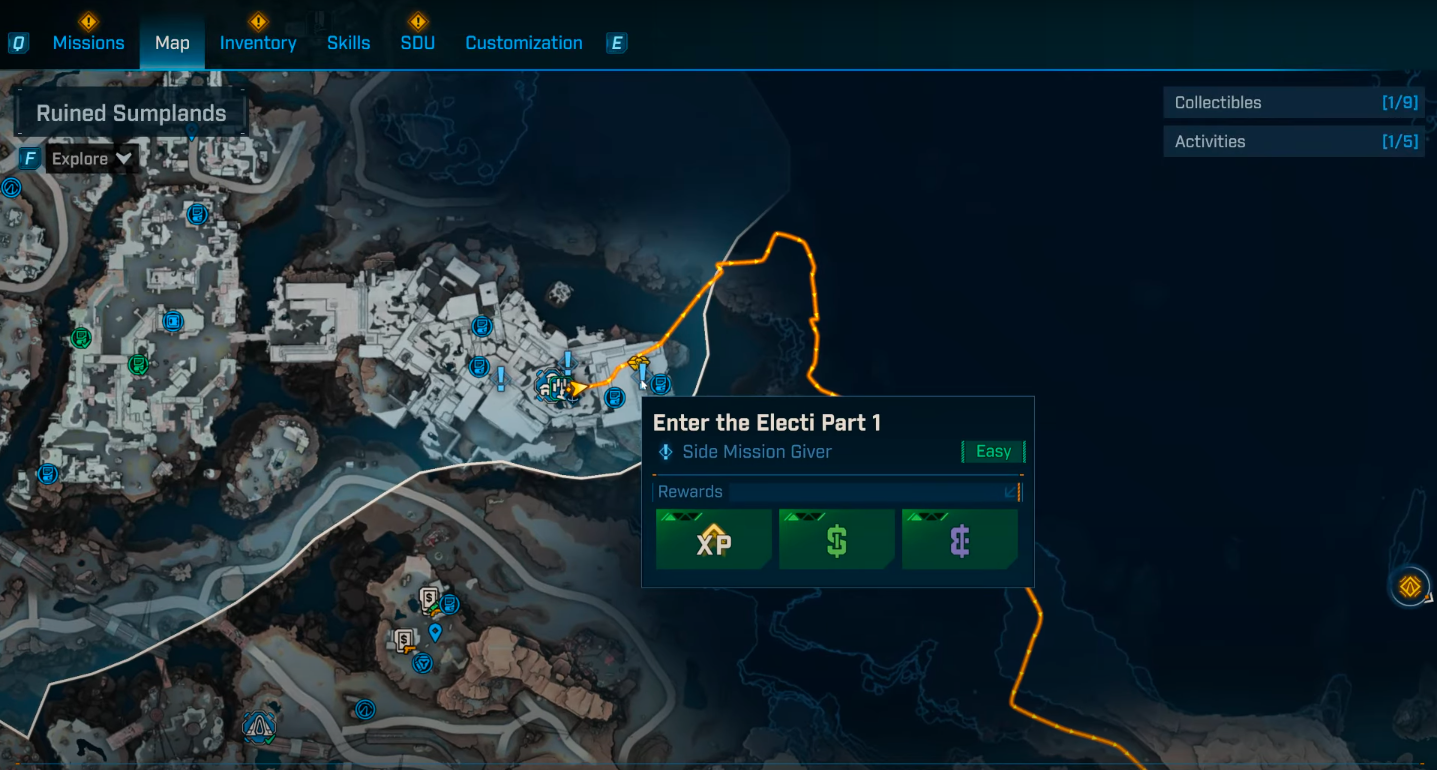Open the Inventory tab

point(258,43)
